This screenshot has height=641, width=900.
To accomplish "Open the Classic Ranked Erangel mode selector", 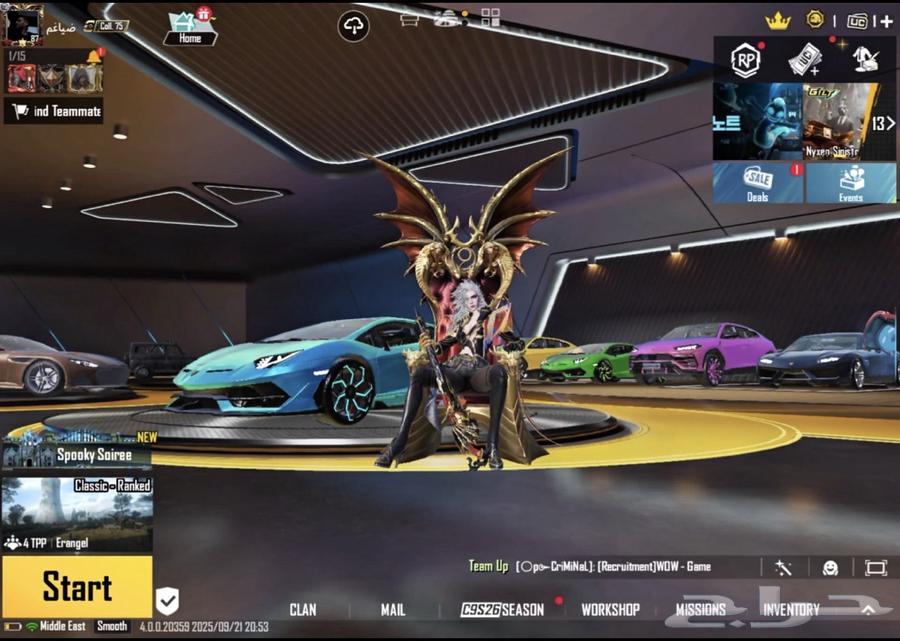I will click(x=77, y=515).
